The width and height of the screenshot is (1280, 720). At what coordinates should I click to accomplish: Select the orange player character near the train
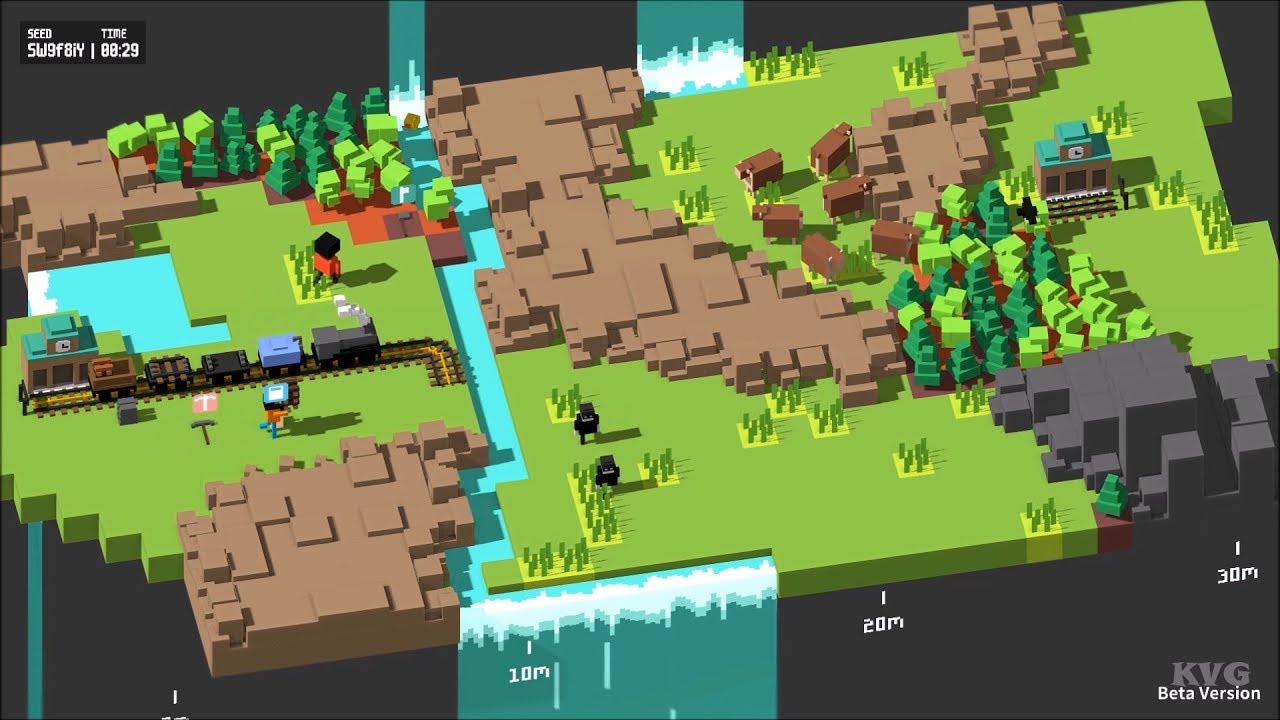(x=275, y=410)
